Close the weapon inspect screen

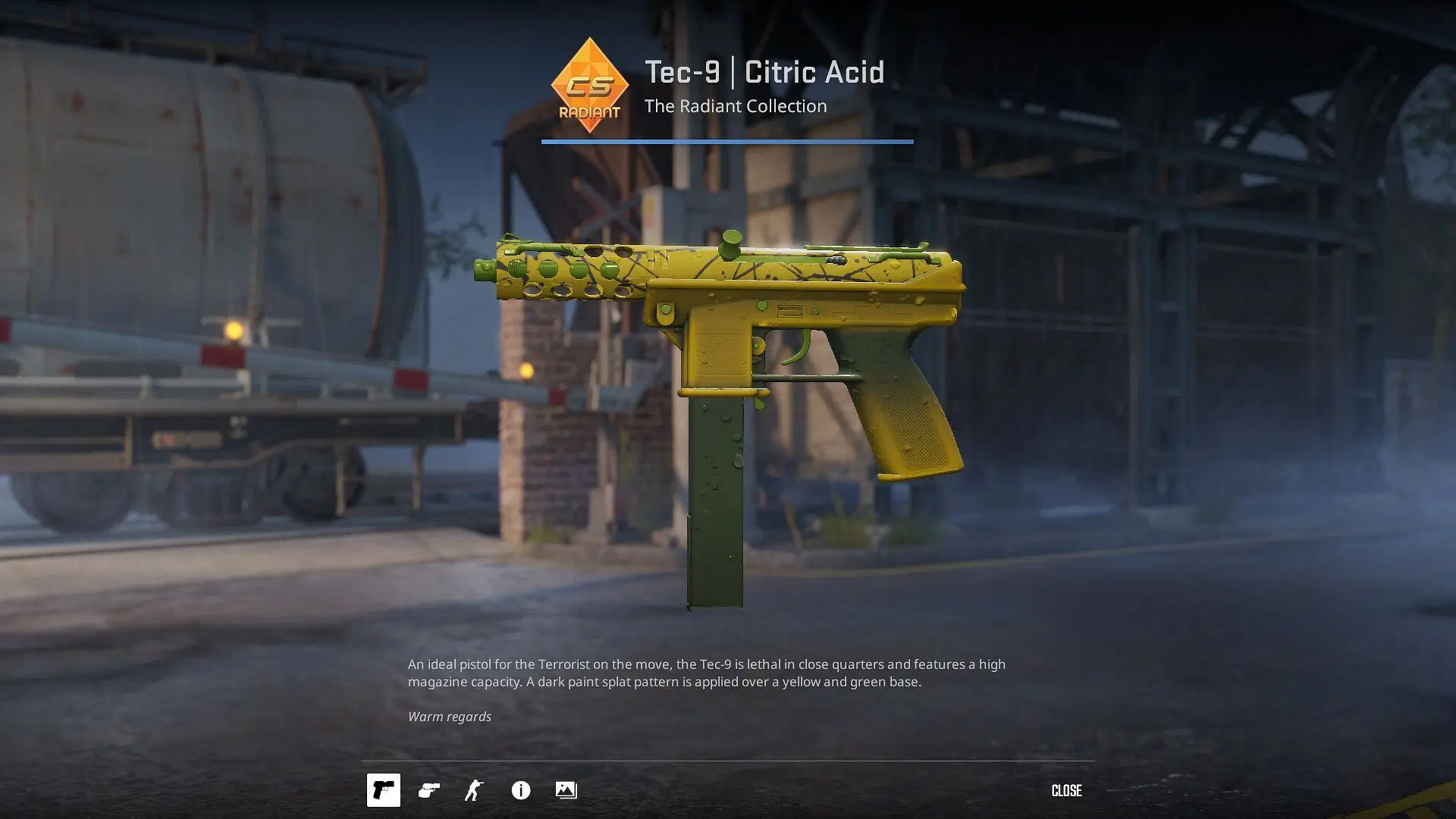pyautogui.click(x=1065, y=790)
